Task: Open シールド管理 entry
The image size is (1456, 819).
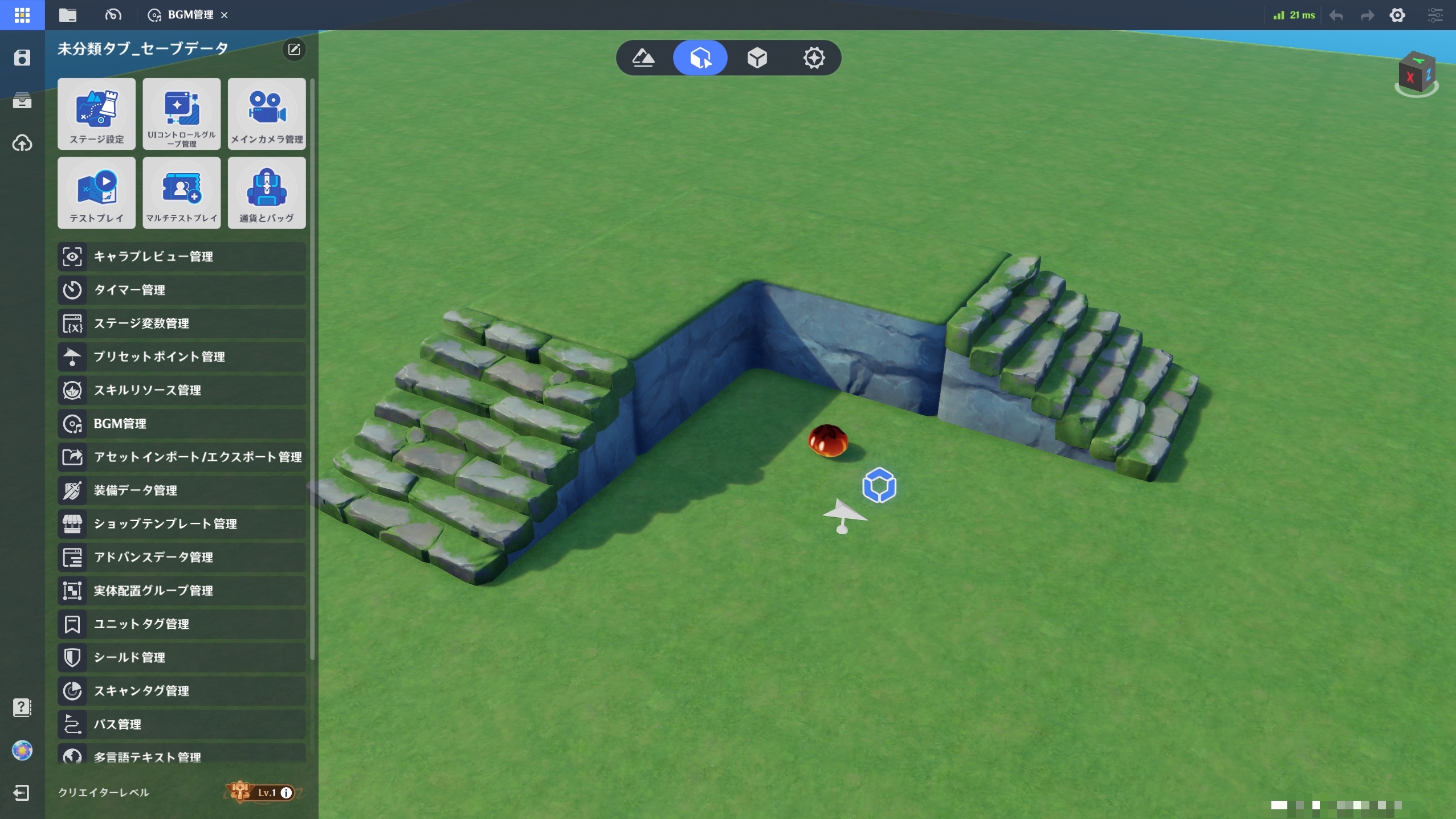Action: (181, 657)
